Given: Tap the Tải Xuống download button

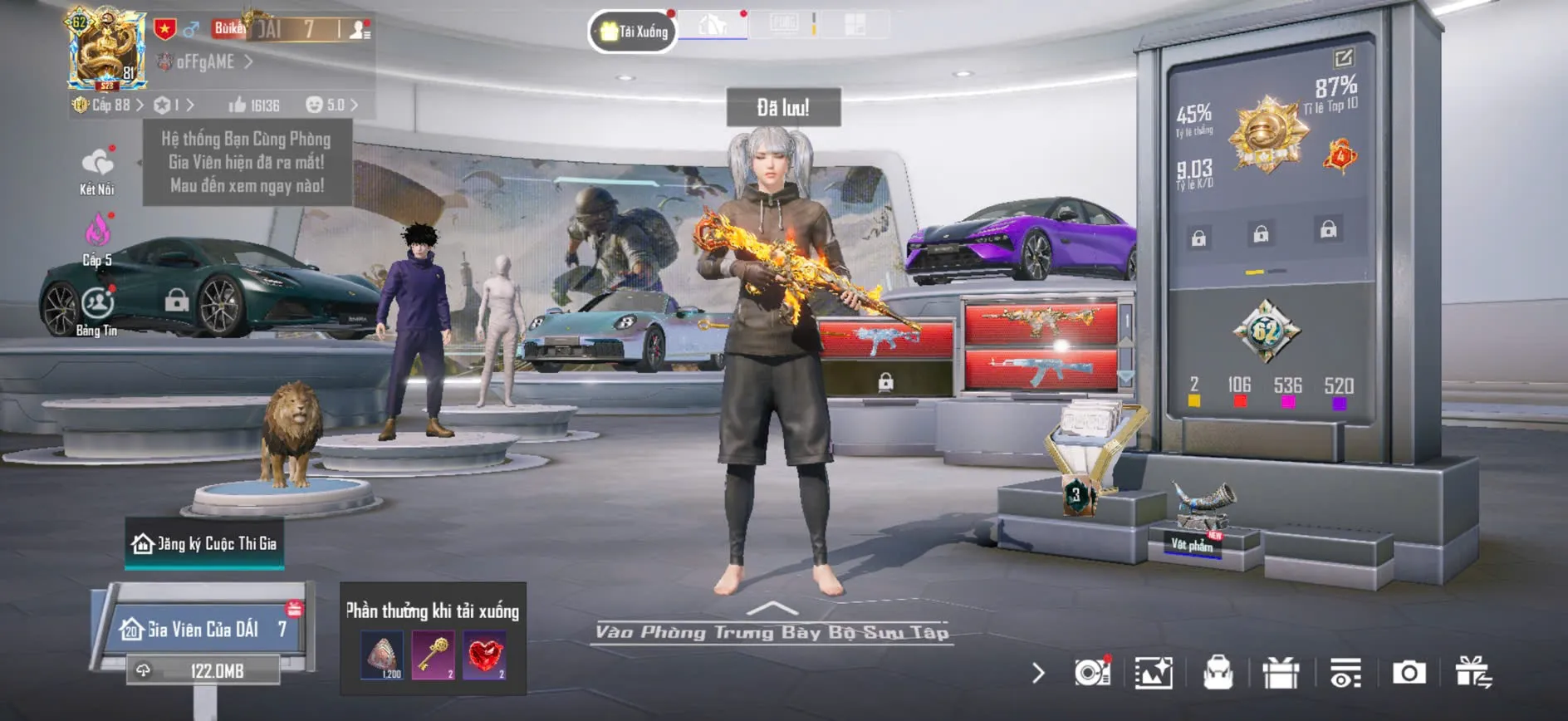Looking at the screenshot, I should coord(634,32).
